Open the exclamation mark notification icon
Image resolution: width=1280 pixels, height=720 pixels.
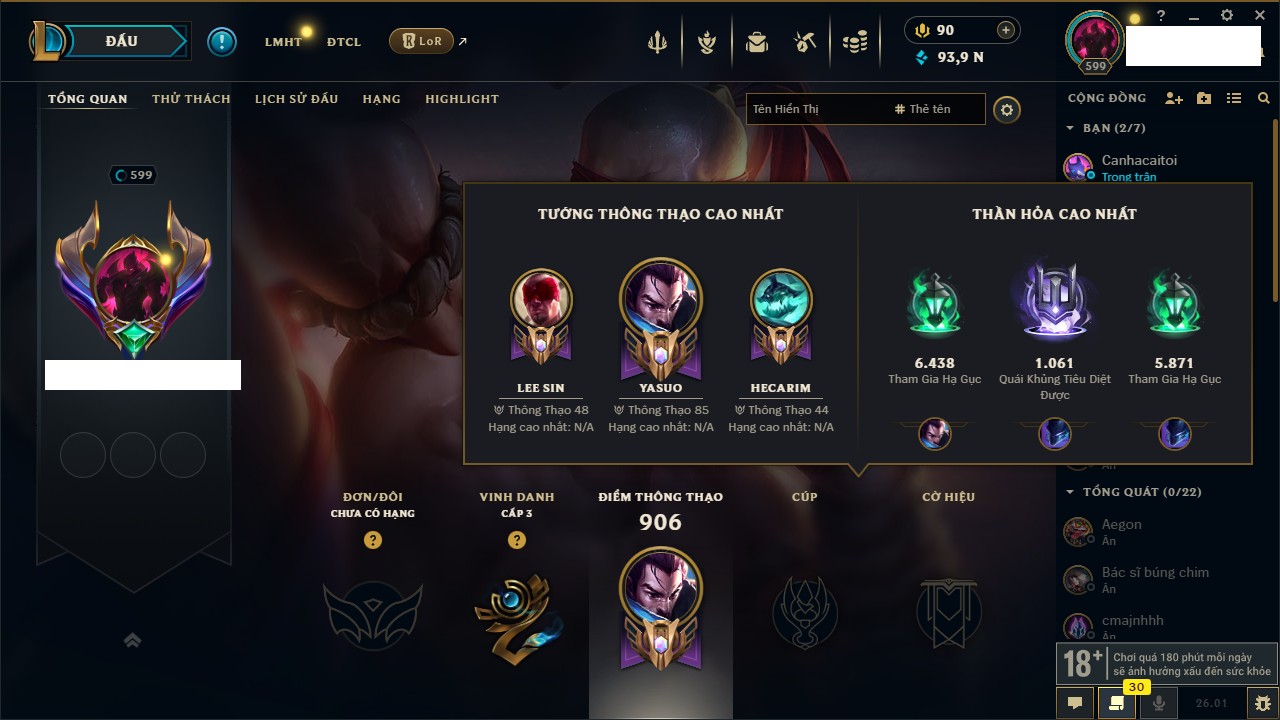(222, 41)
